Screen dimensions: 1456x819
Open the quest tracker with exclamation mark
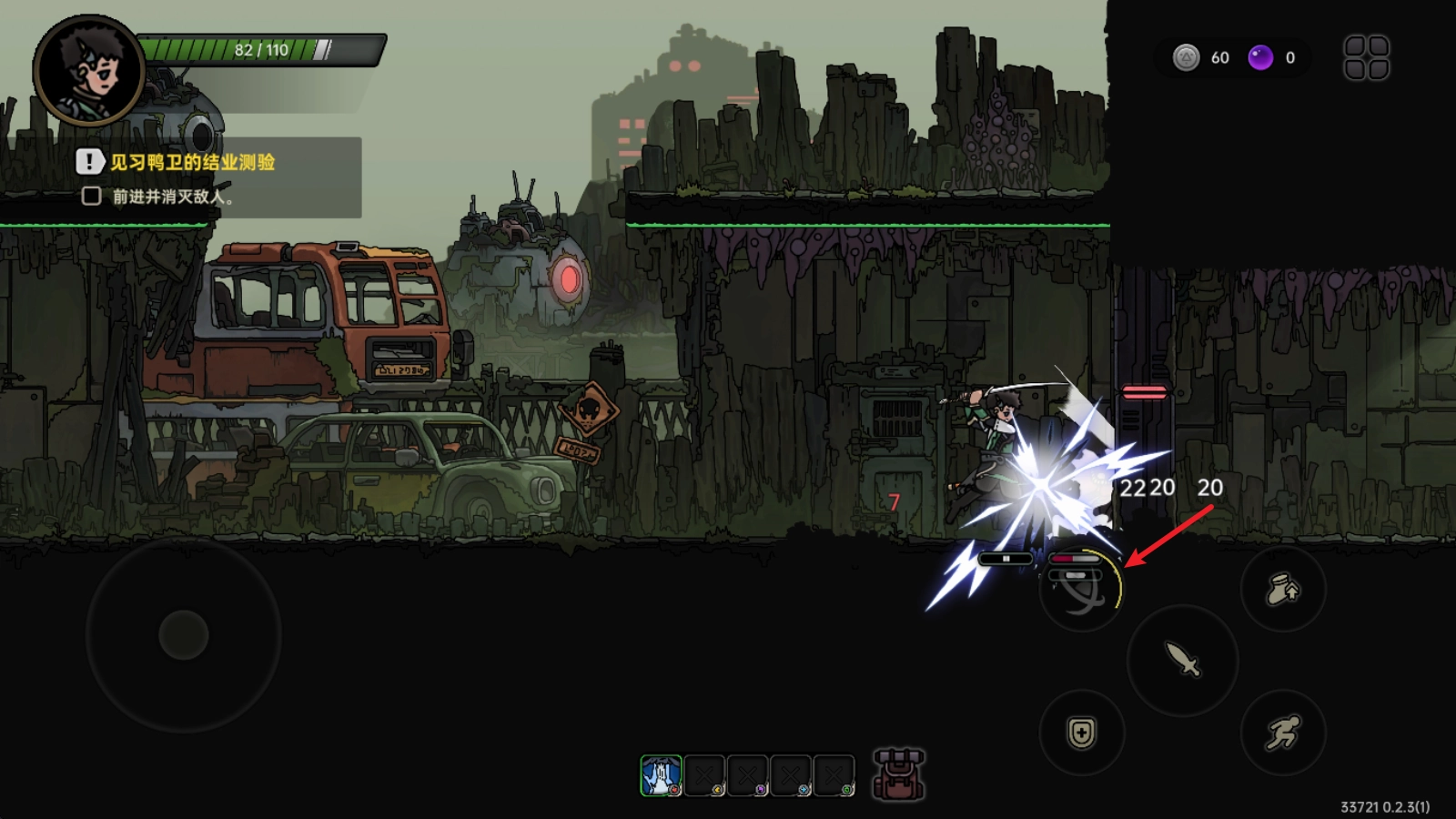click(90, 162)
